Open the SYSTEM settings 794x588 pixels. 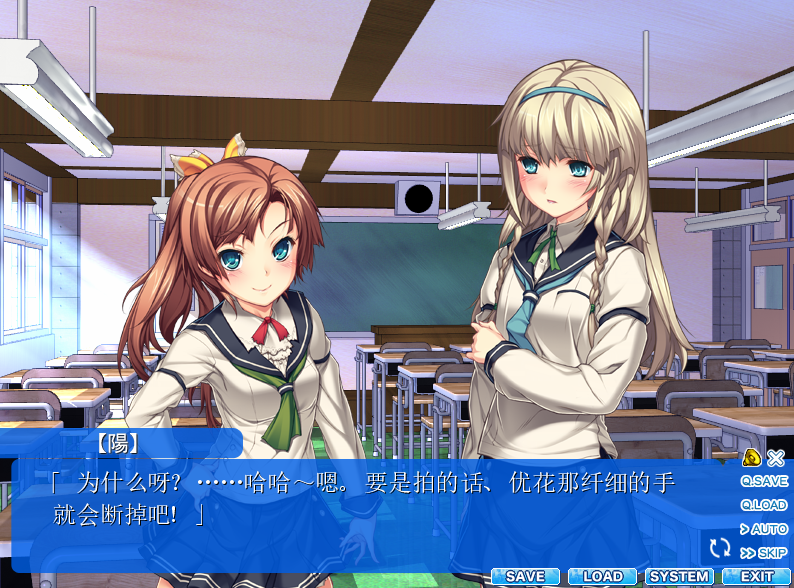point(680,577)
